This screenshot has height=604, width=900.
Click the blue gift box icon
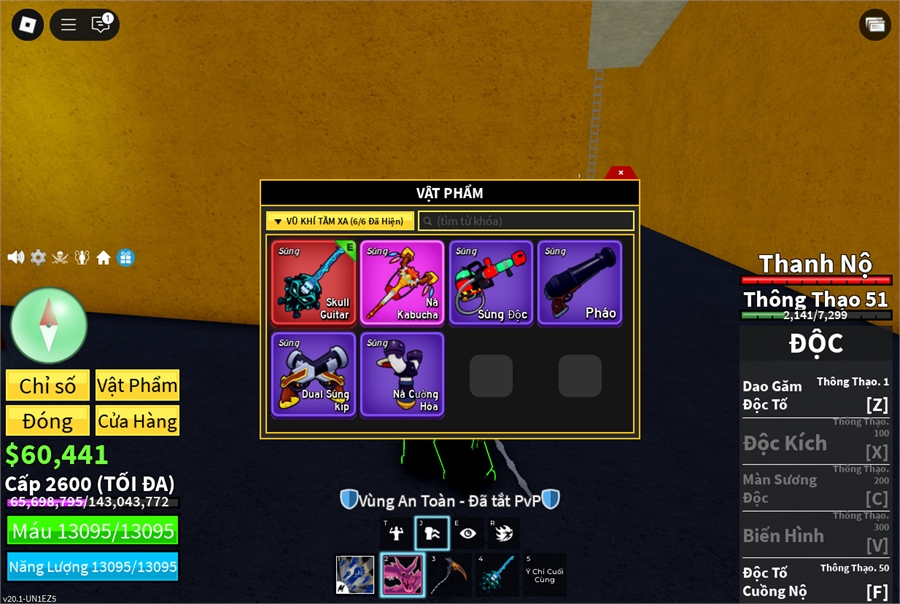point(125,257)
